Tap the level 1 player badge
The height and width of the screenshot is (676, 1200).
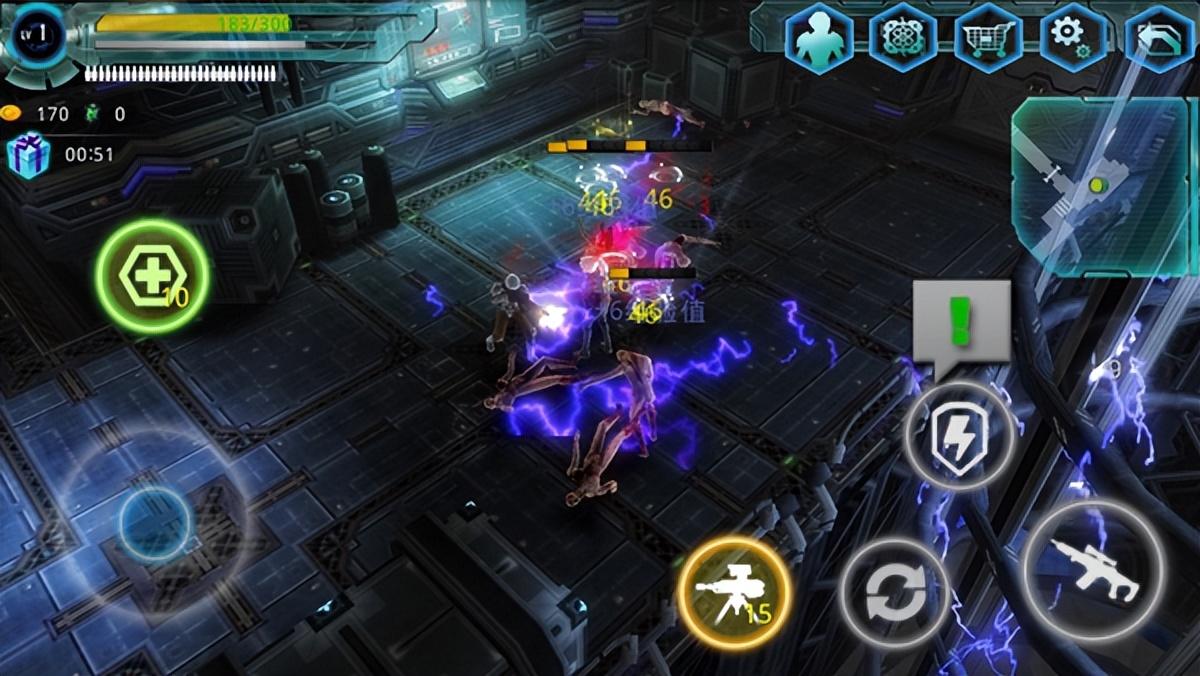click(x=38, y=37)
